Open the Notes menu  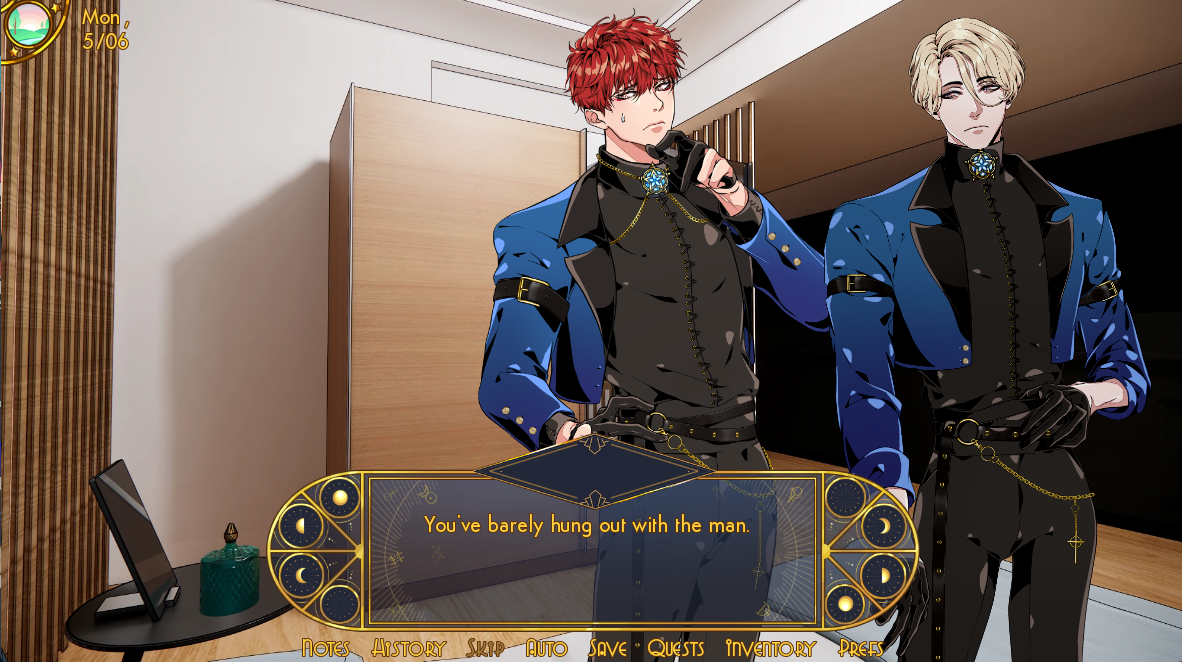325,648
